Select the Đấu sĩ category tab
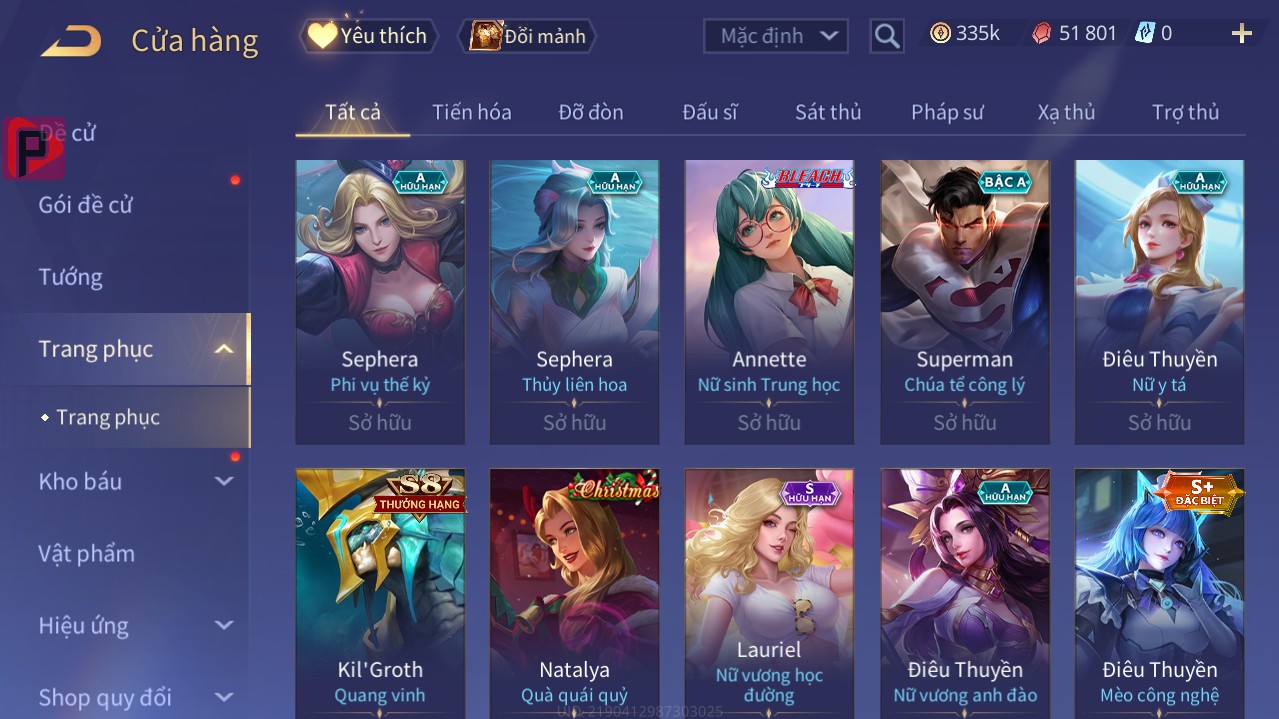The width and height of the screenshot is (1279, 719). [x=709, y=112]
